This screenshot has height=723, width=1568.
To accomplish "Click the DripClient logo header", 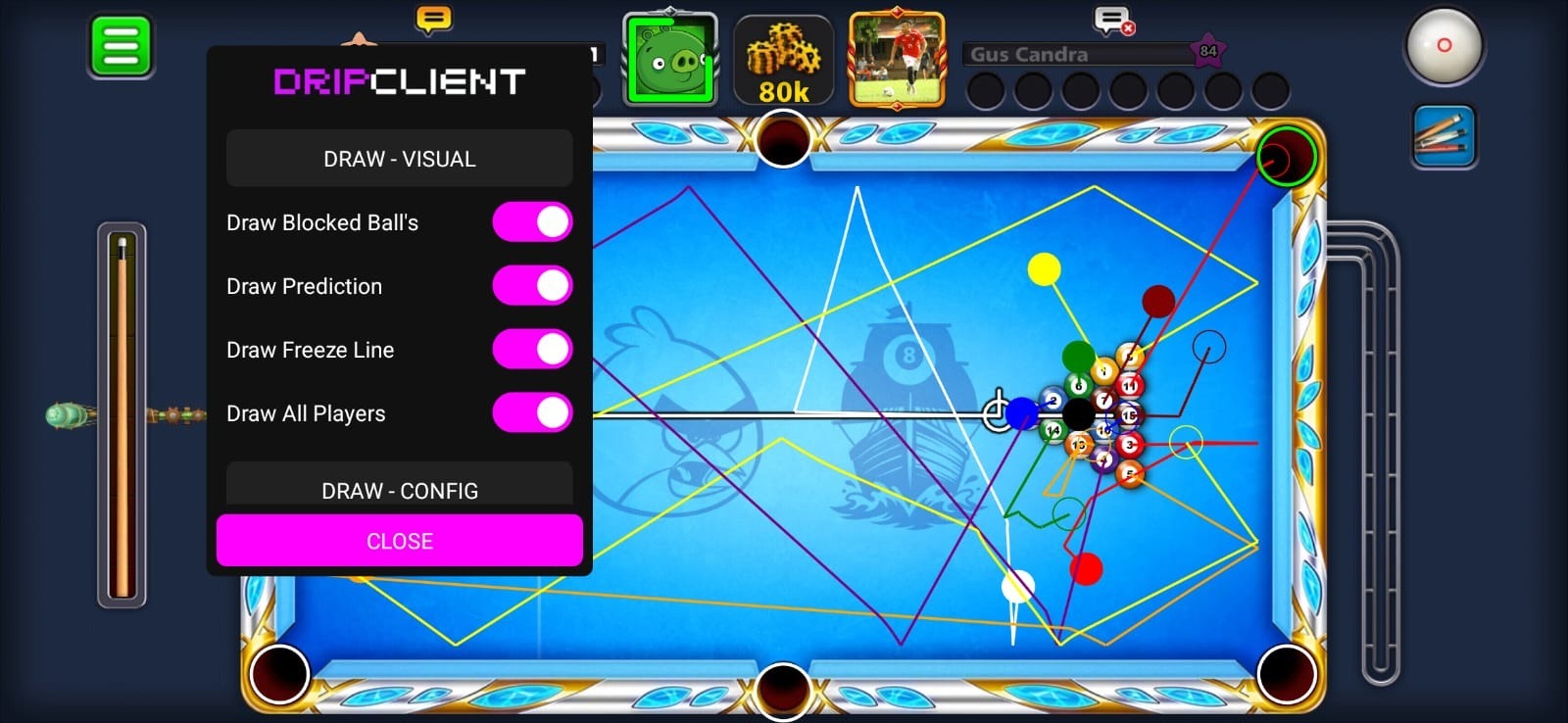I will (x=399, y=82).
